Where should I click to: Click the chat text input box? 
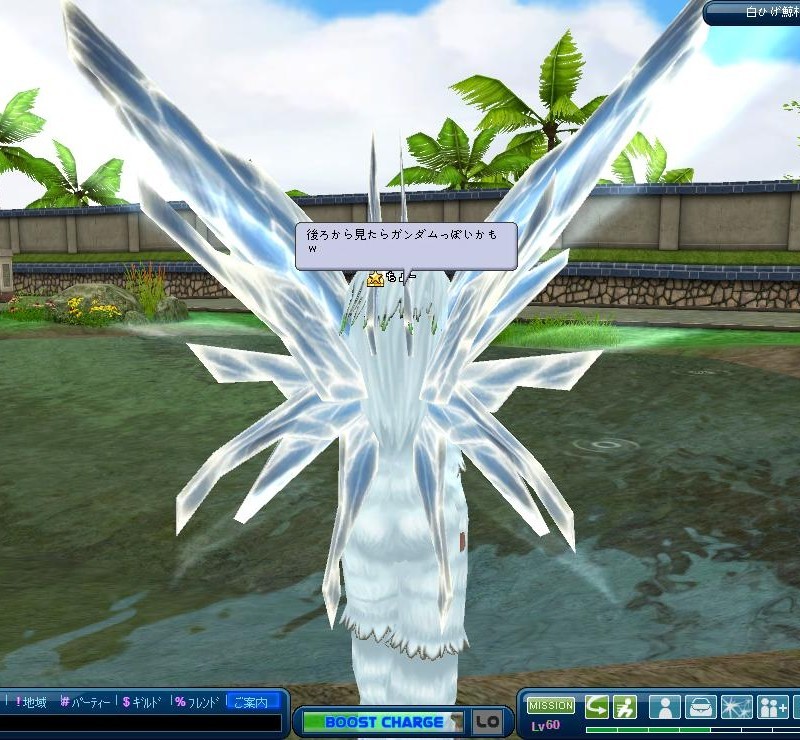coord(140,726)
